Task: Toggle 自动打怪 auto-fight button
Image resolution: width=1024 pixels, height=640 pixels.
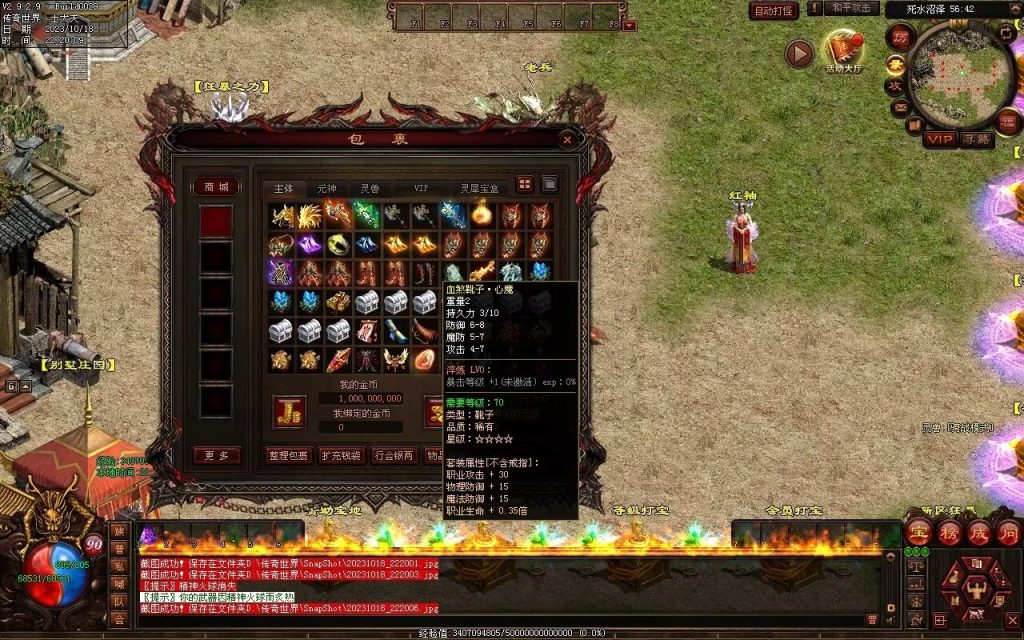Action: [x=774, y=11]
